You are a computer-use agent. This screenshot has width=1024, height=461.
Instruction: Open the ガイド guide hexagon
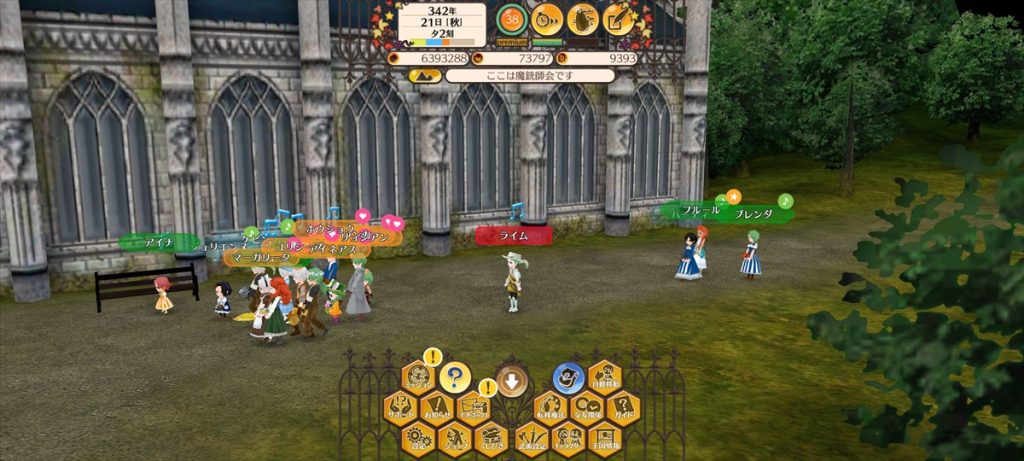click(x=623, y=409)
